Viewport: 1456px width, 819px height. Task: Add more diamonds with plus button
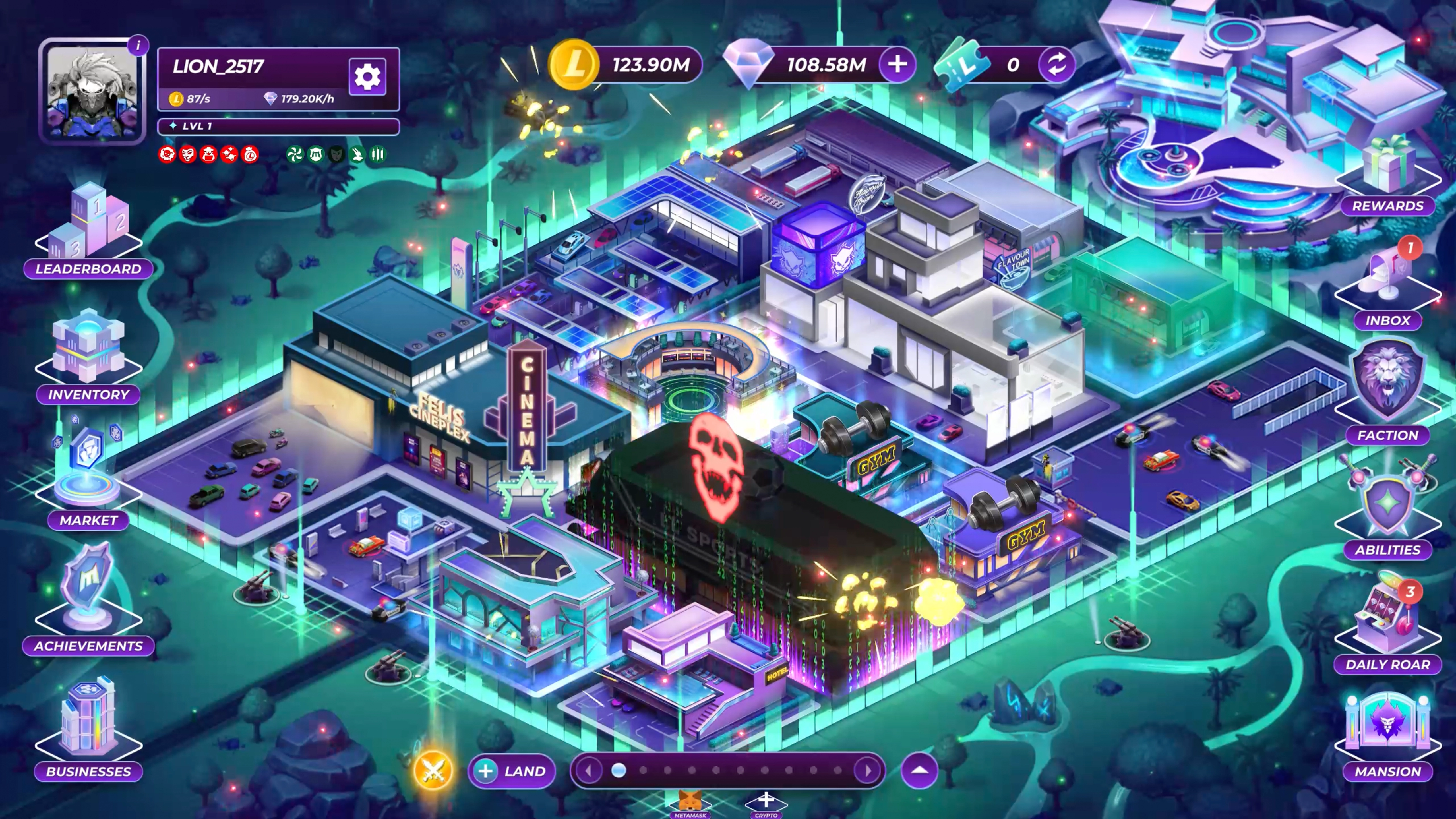[897, 65]
